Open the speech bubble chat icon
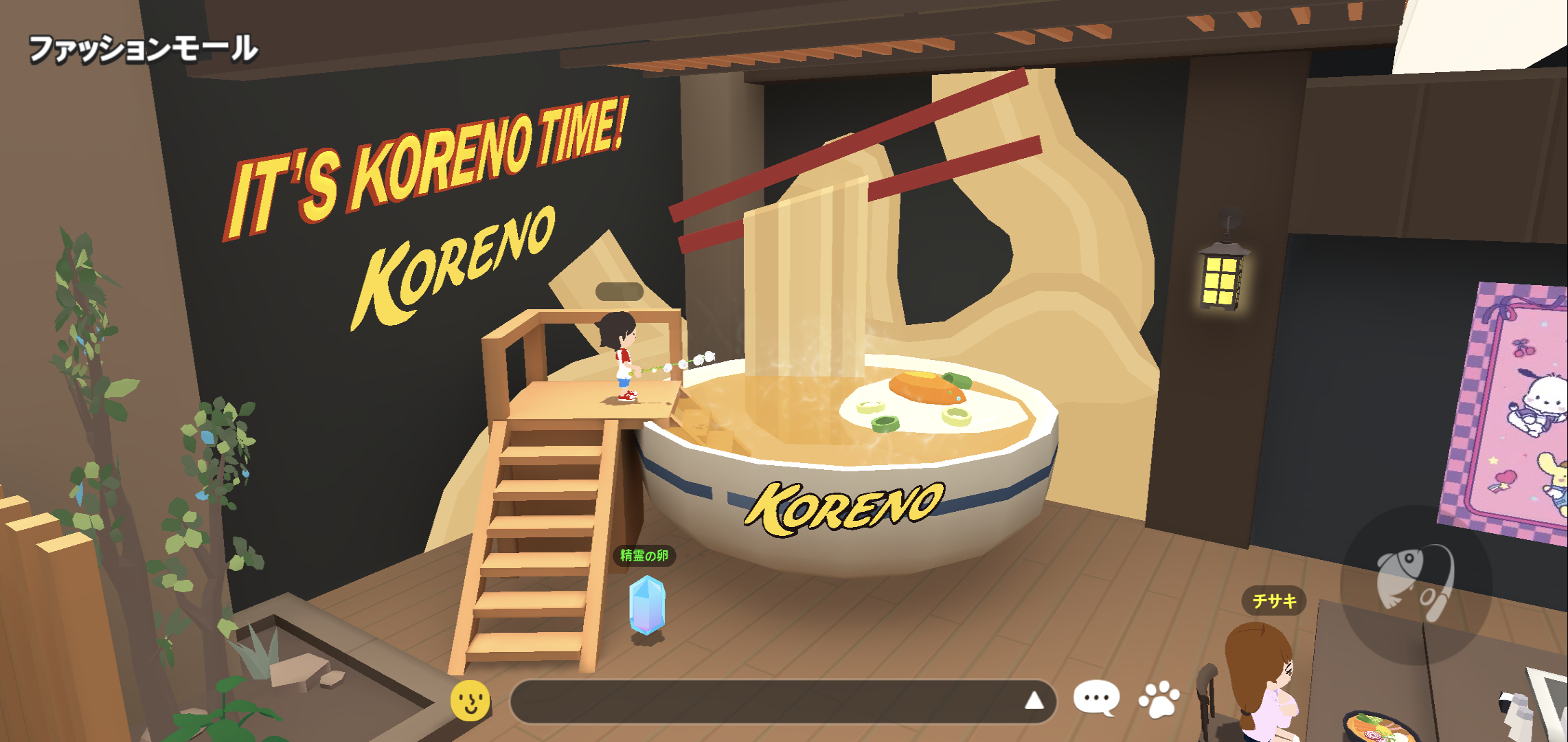The image size is (1568, 742). coord(1096,699)
